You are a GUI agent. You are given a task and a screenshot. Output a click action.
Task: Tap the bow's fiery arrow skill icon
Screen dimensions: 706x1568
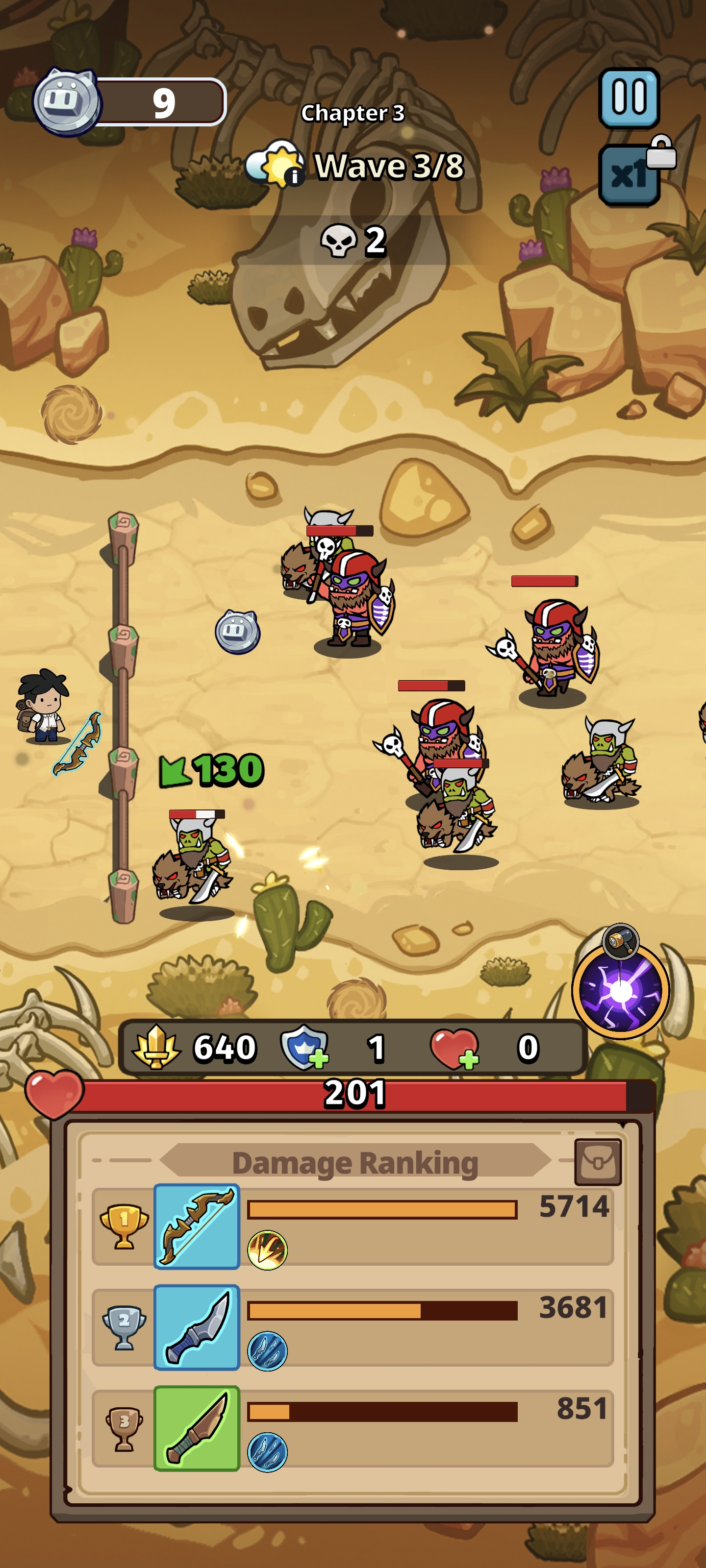point(267,1249)
